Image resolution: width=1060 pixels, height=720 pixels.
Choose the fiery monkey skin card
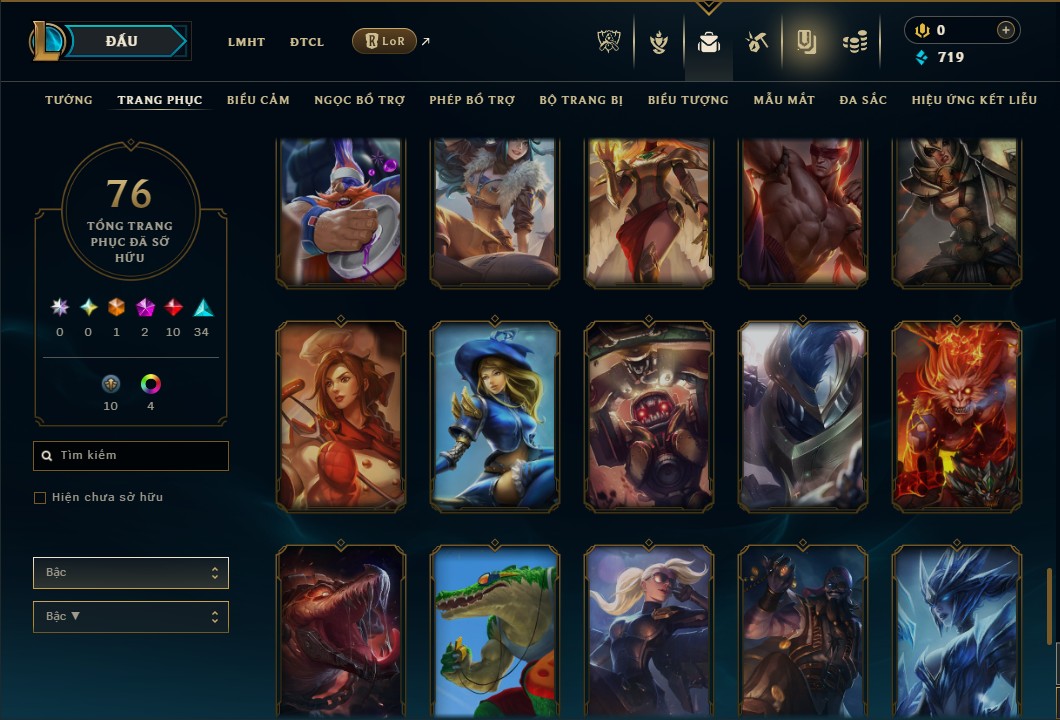[x=957, y=416]
